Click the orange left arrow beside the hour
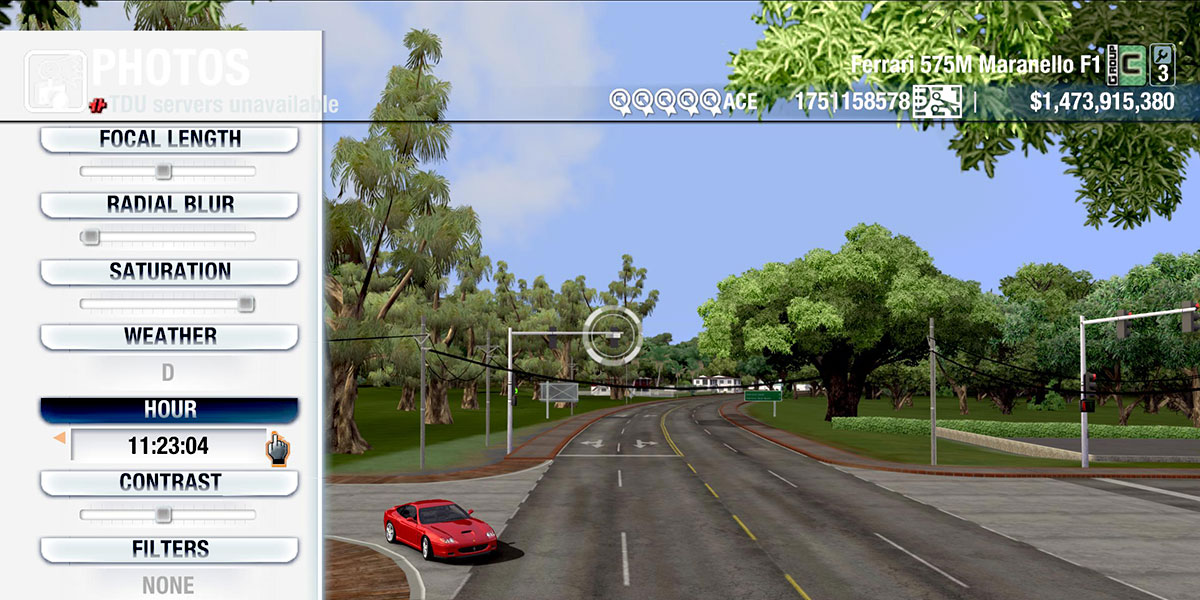 pyautogui.click(x=59, y=438)
